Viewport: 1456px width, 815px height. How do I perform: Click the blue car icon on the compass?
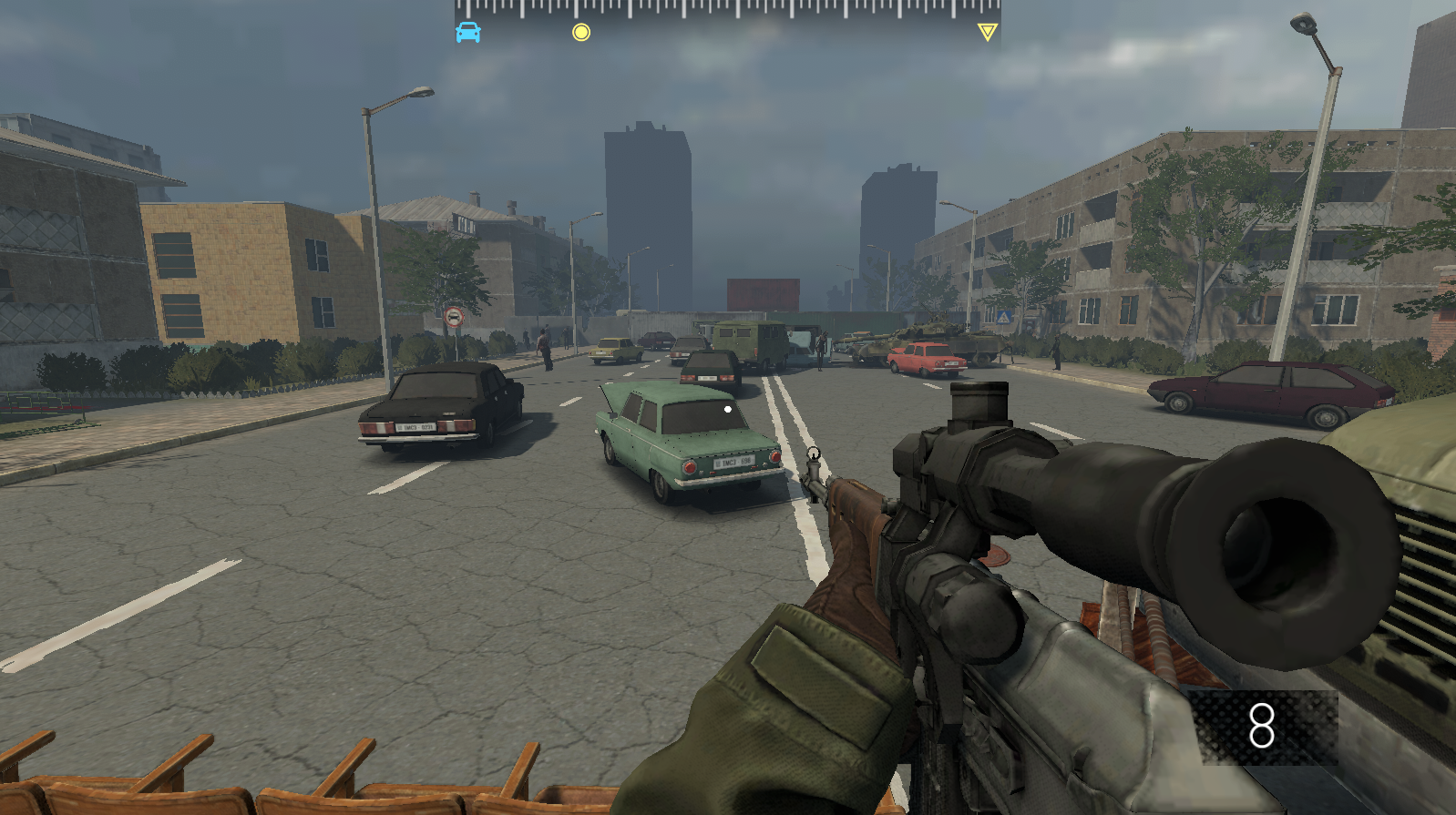[468, 31]
